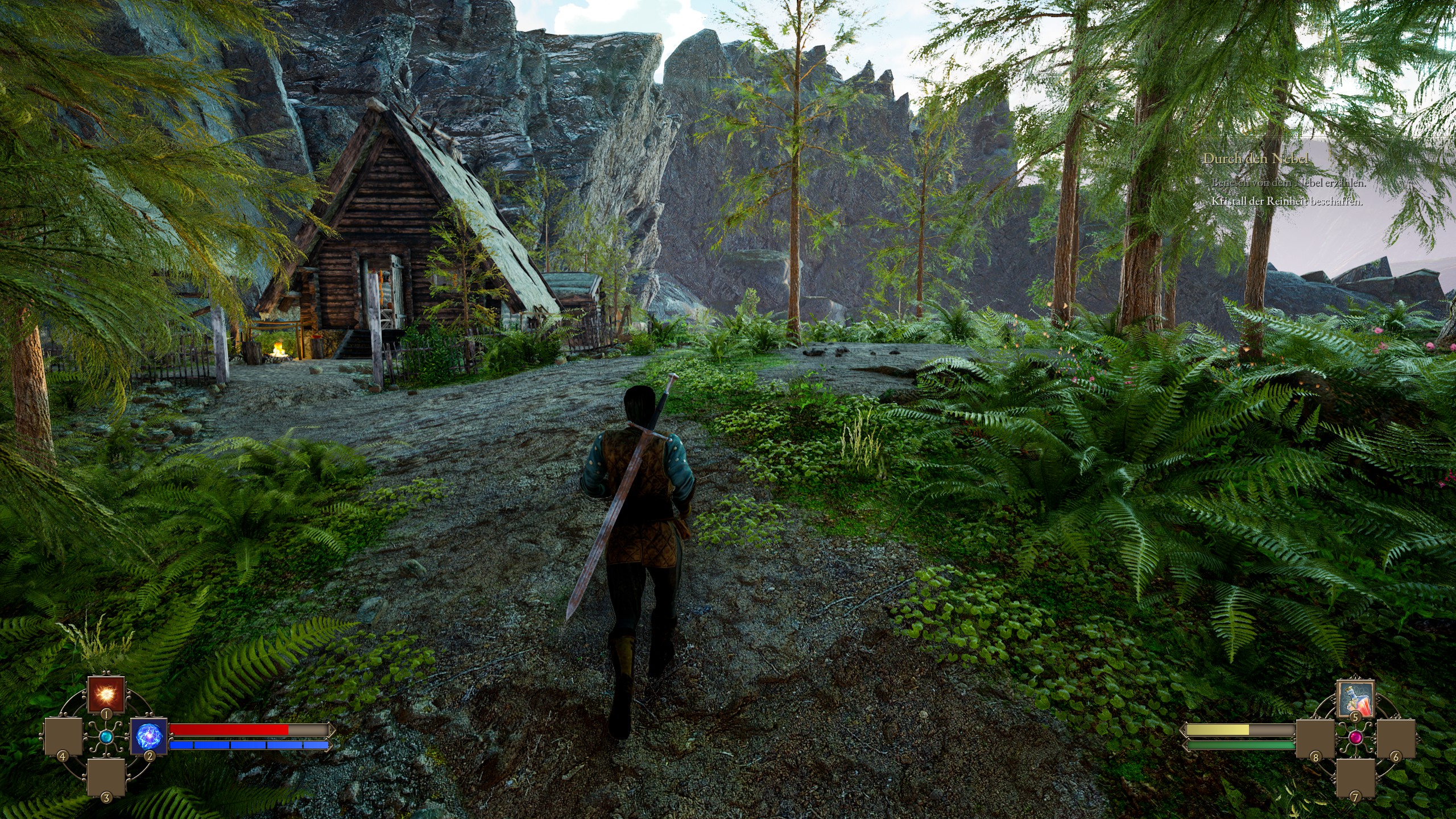Viewport: 1456px width, 819px height.
Task: Click empty item slot 8
Action: 1315,738
